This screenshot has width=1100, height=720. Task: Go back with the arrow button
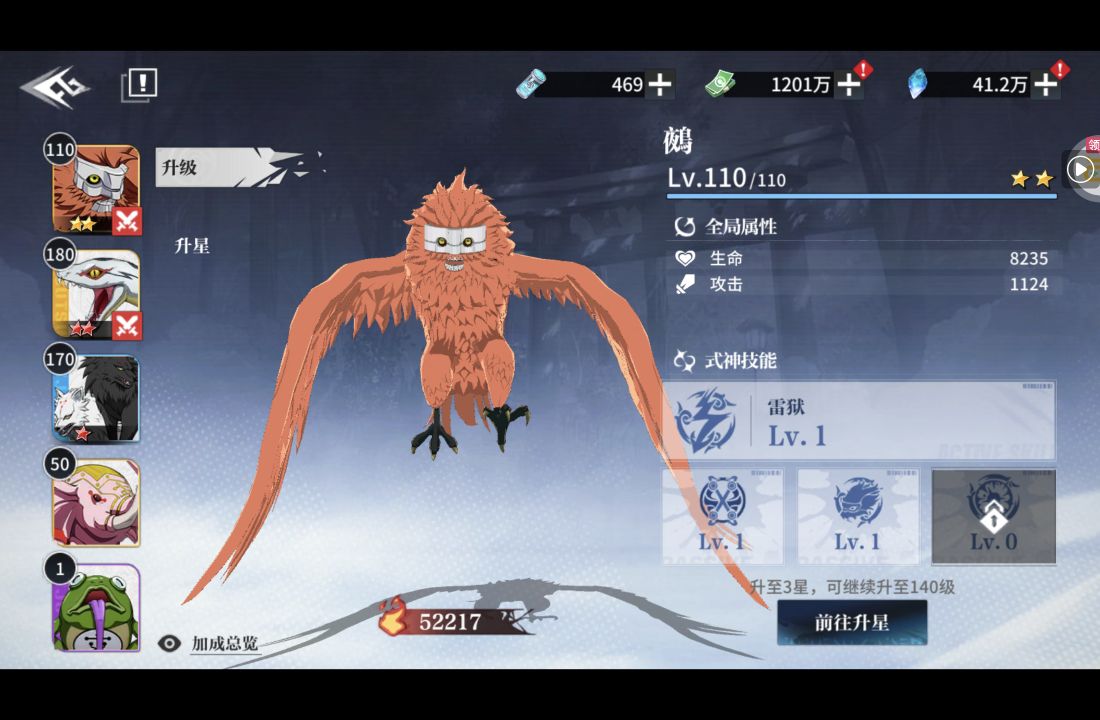(x=55, y=87)
